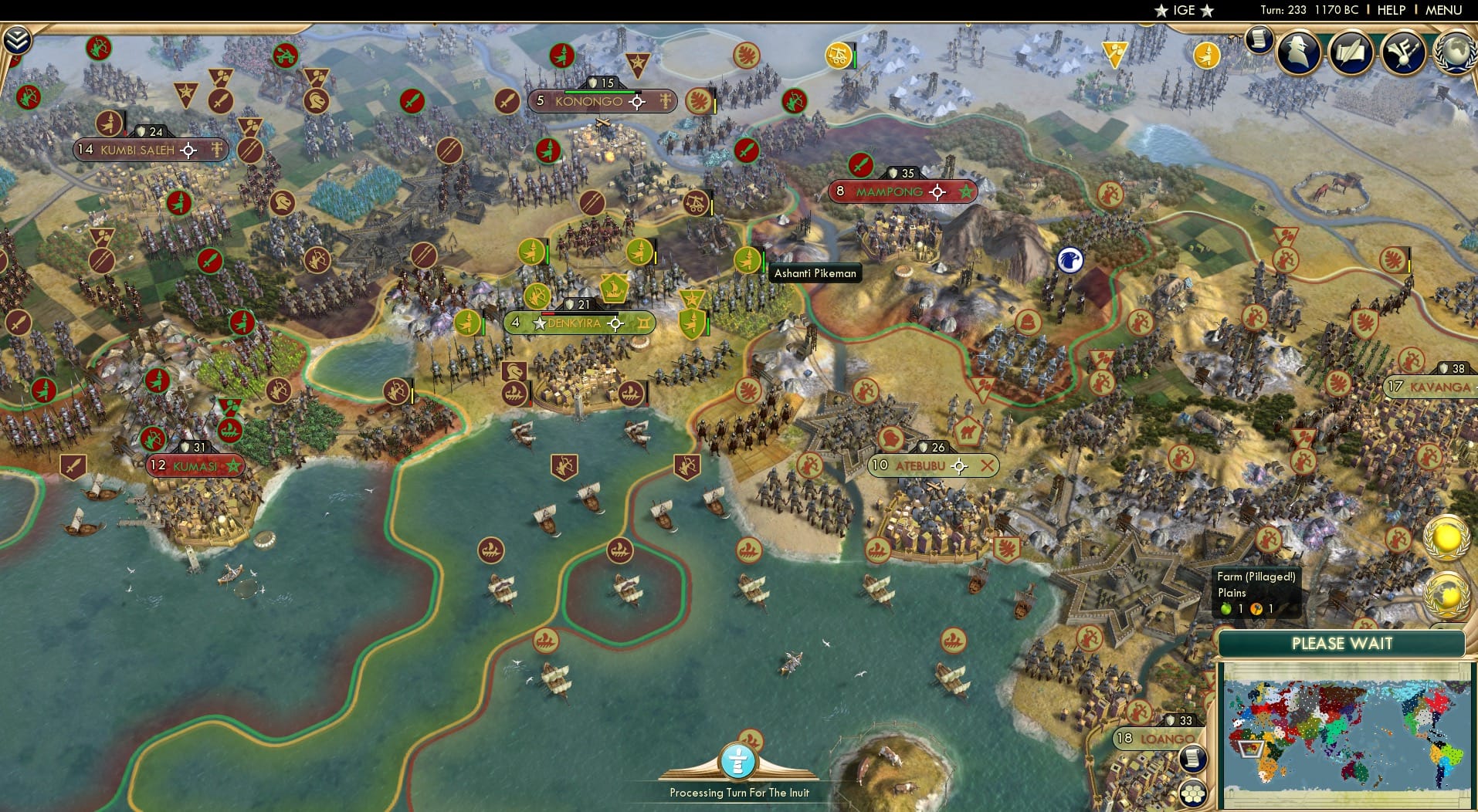Click the viewport rectangle on the minimap
Viewport: 1478px width, 812px height.
(x=1253, y=749)
